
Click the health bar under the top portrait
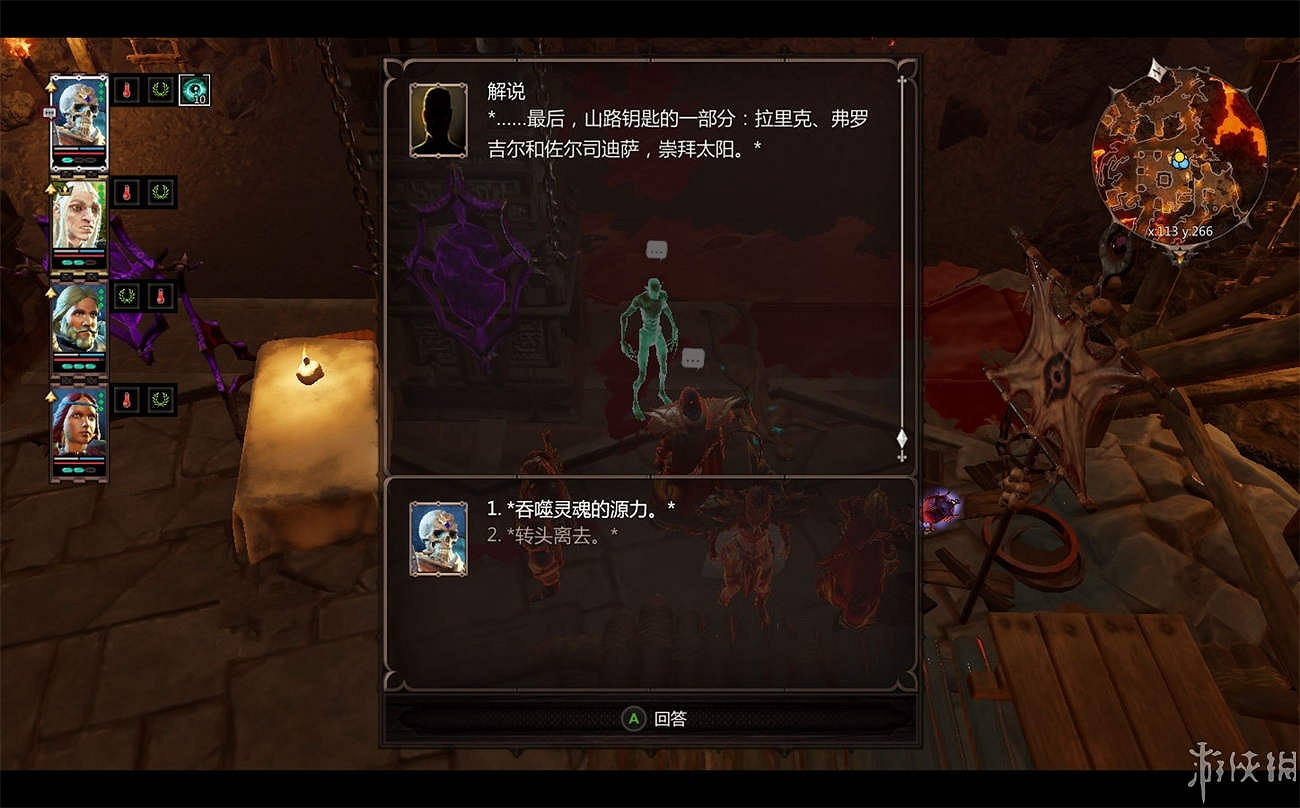pyautogui.click(x=78, y=152)
